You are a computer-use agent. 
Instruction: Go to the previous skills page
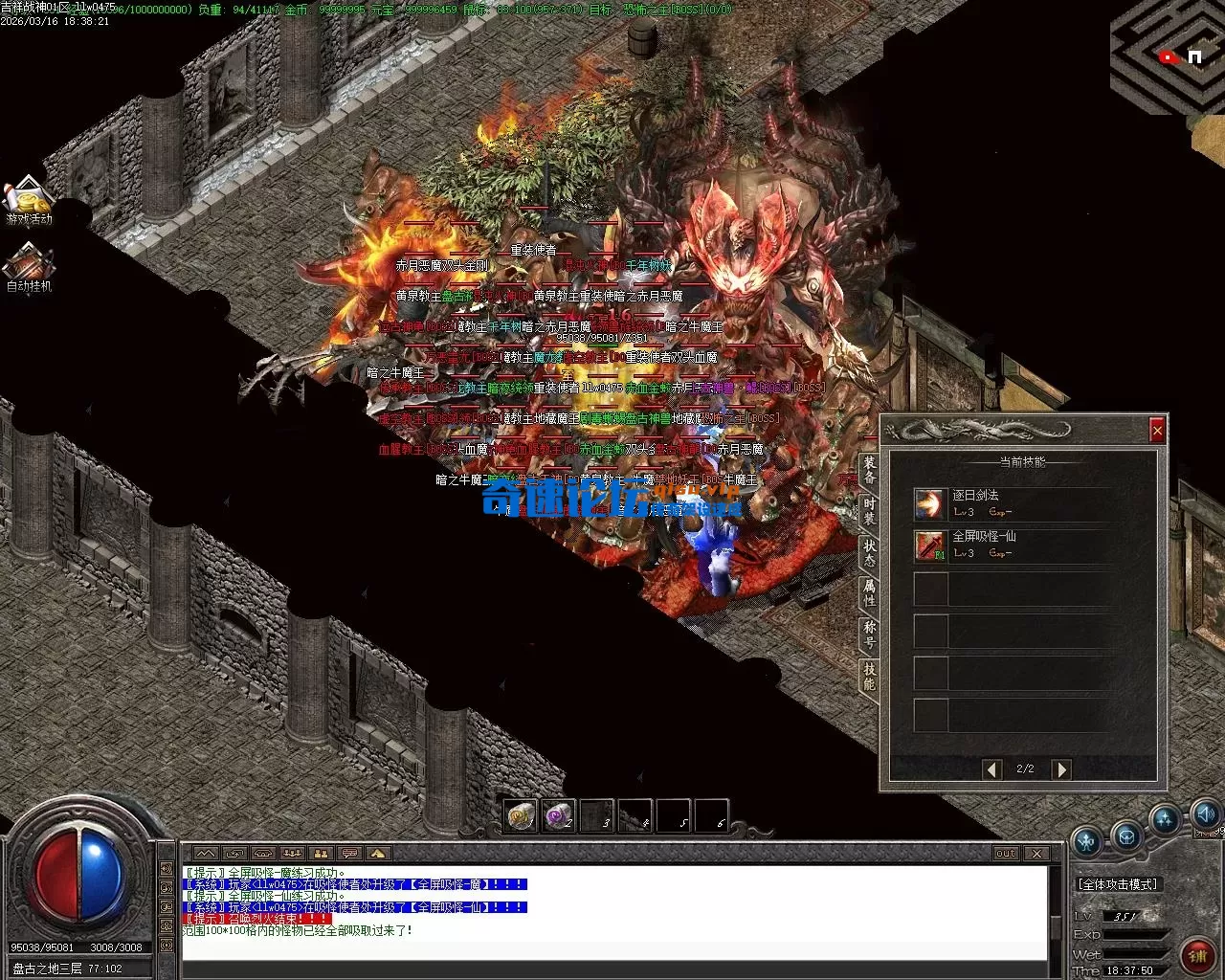(x=992, y=768)
